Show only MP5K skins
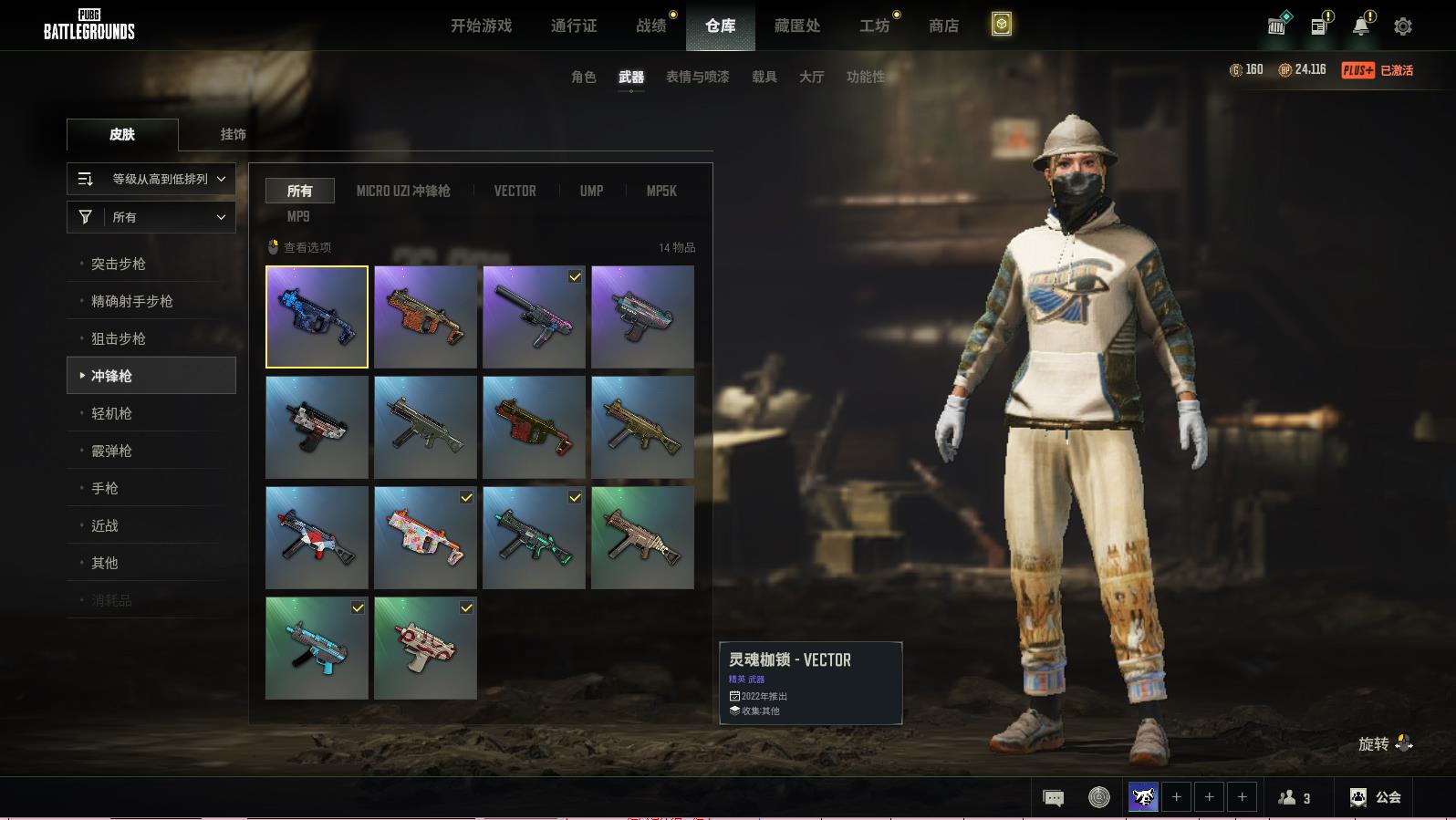1456x820 pixels. (x=661, y=191)
